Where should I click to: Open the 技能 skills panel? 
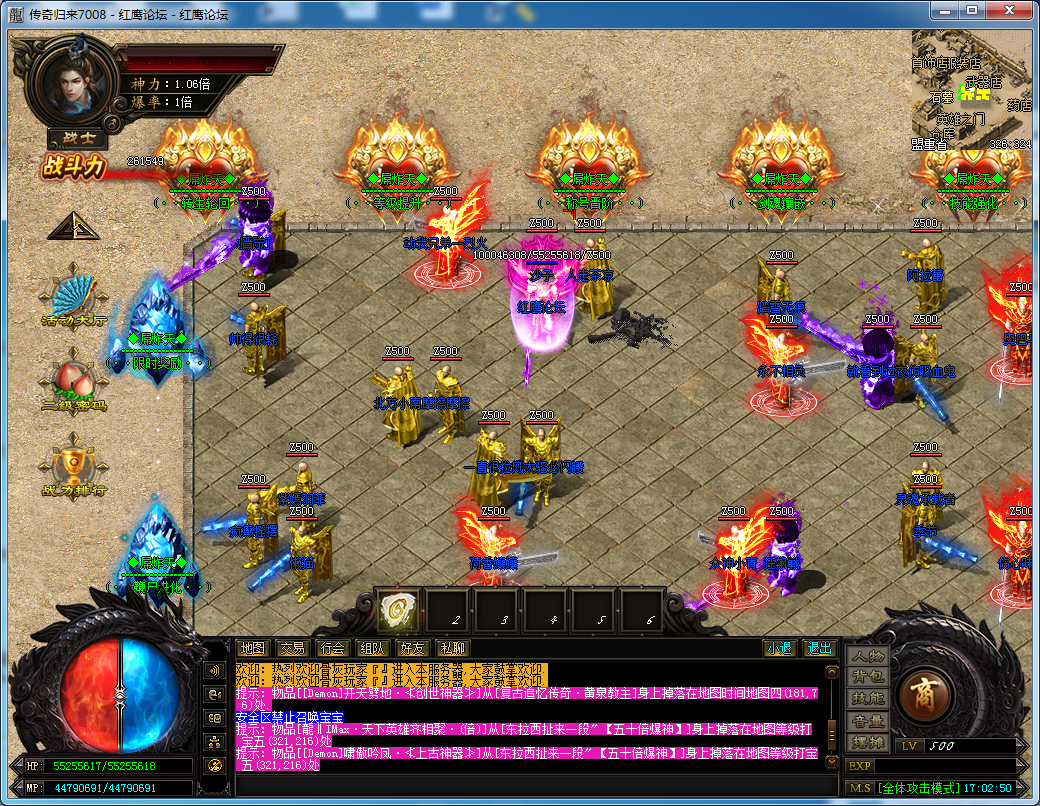(867, 699)
